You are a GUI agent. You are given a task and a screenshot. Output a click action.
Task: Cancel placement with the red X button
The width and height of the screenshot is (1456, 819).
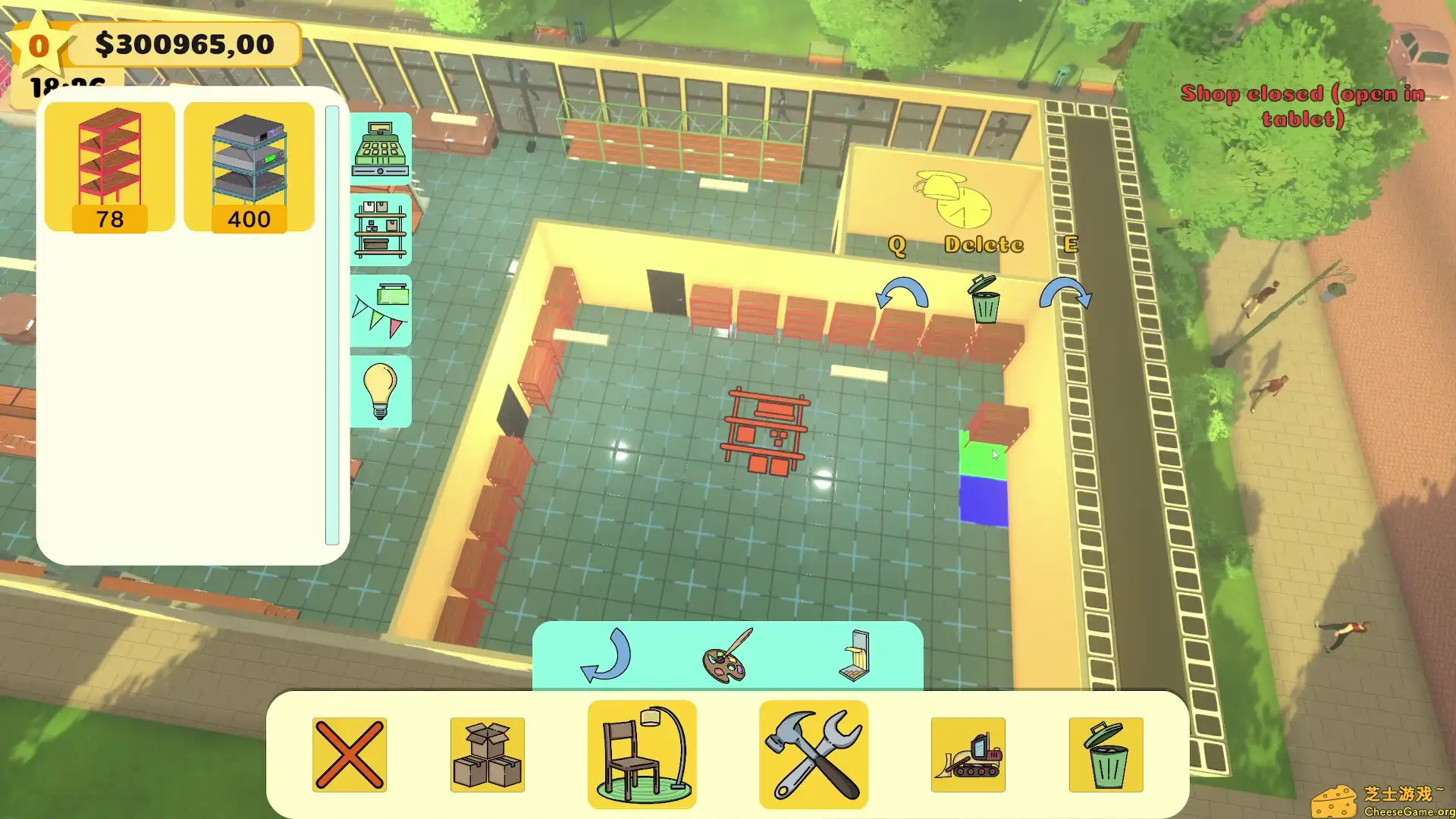pos(350,755)
